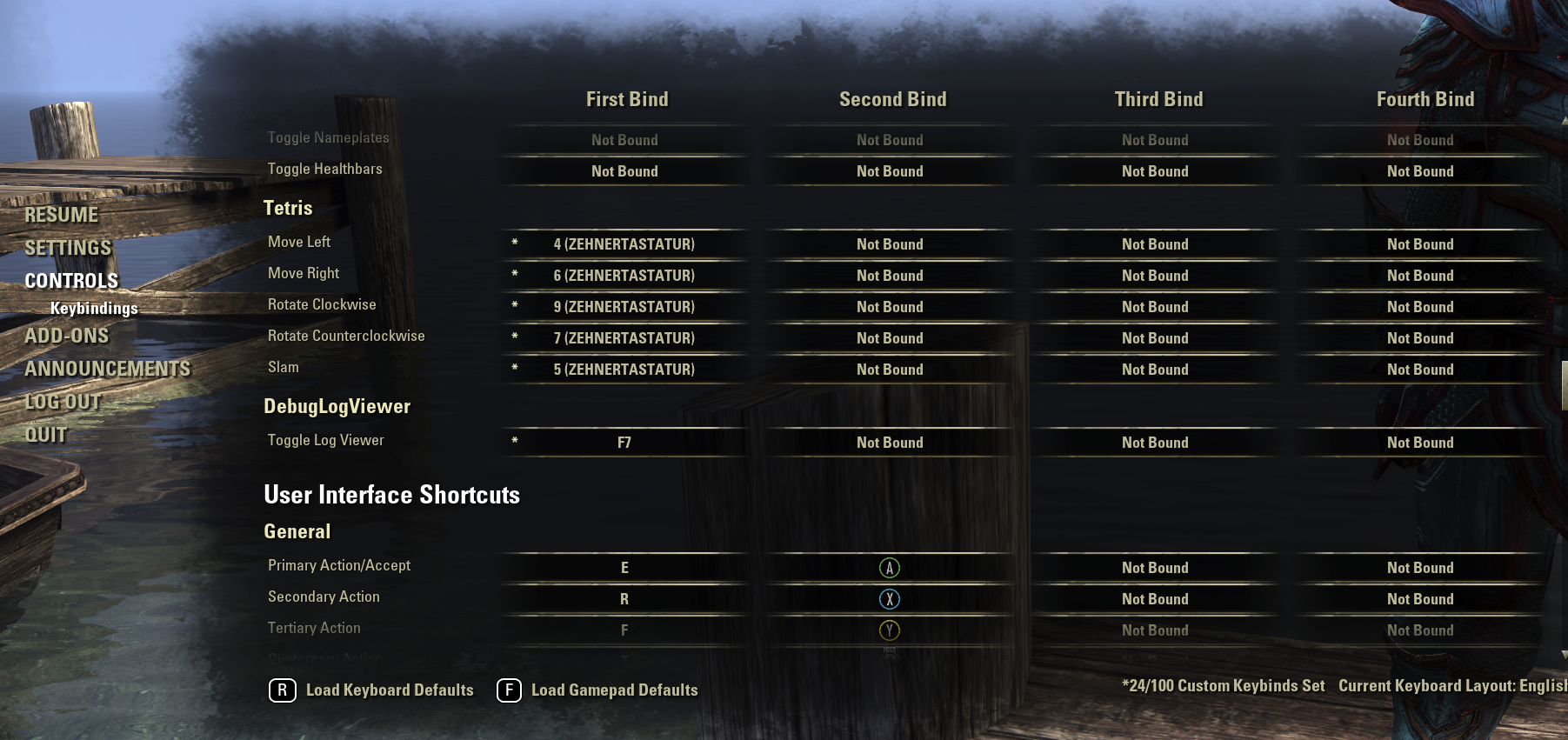Quit the game via Quit entry
Screen dimensions: 1568x740
tap(46, 435)
